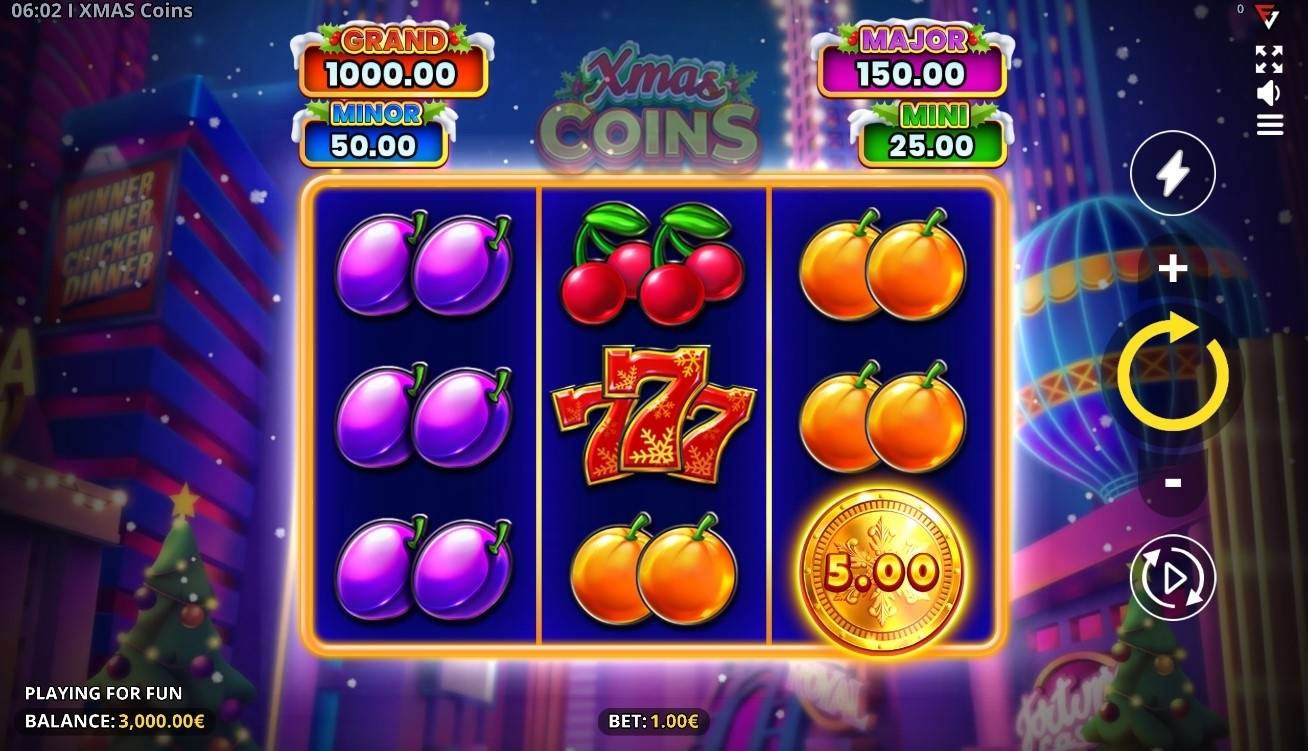Click the MINOR 50.00 jackpot badge
The height and width of the screenshot is (751, 1308).
(x=371, y=131)
